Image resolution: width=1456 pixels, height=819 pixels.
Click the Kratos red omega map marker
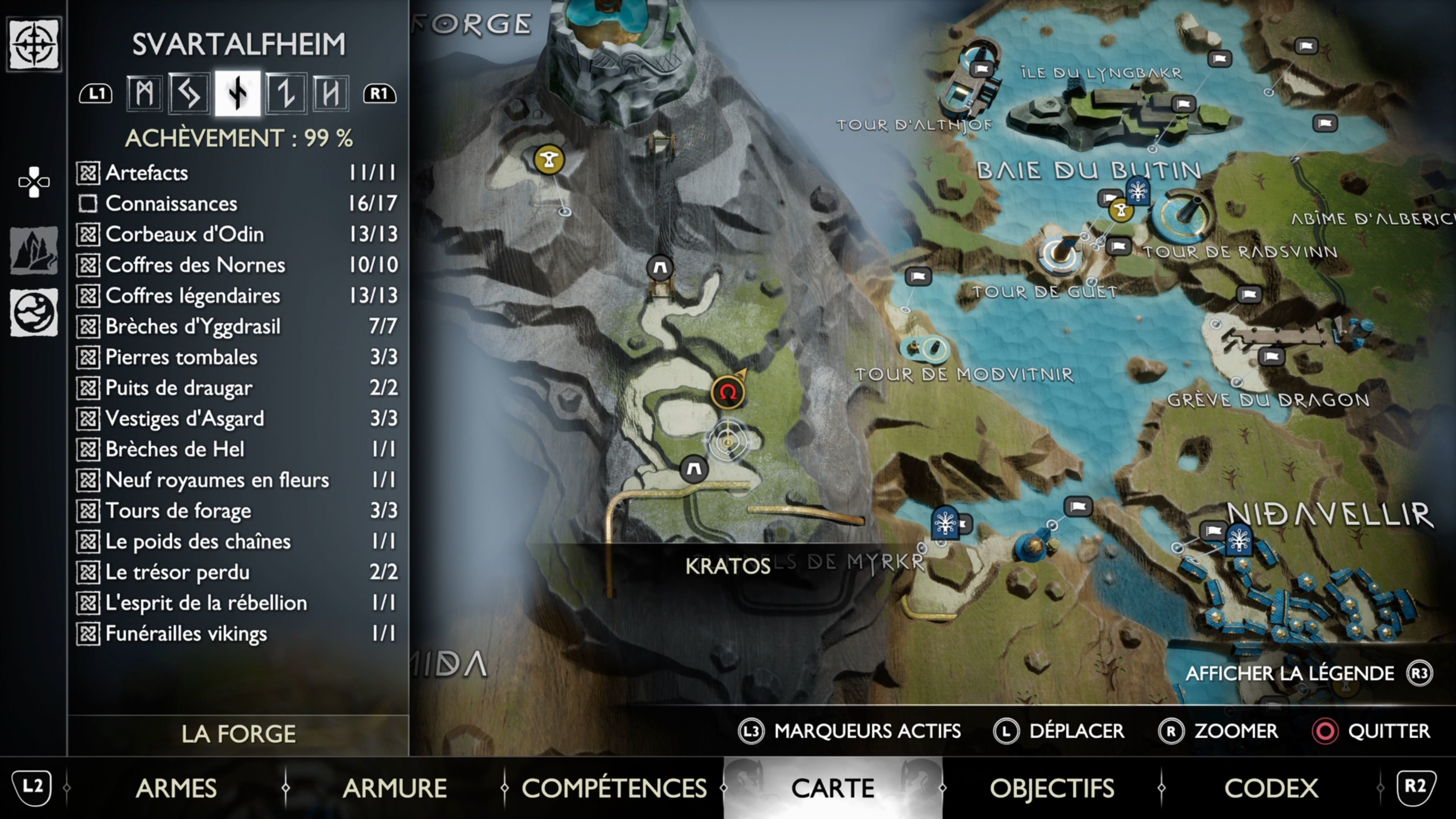pyautogui.click(x=728, y=392)
